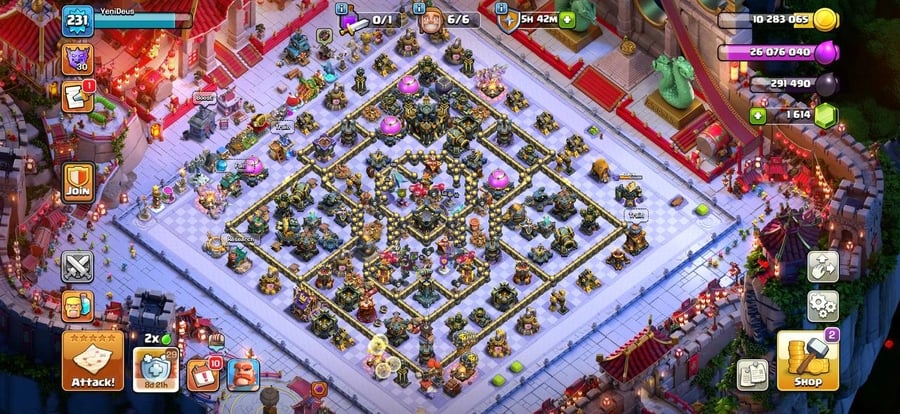900x414 pixels.
Task: Open the layout editor scroll button
Action: pyautogui.click(x=753, y=375)
